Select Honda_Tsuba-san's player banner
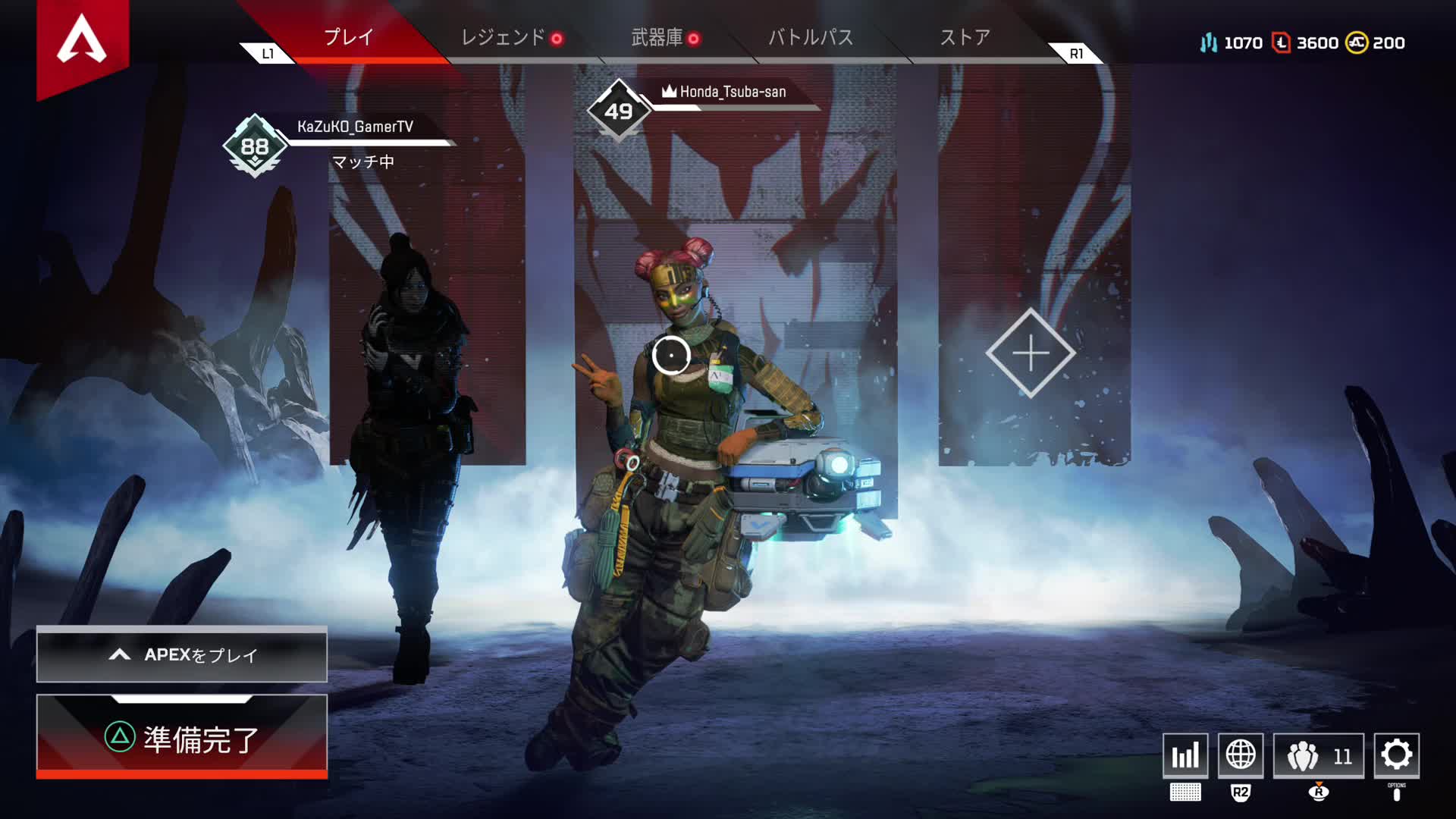Viewport: 1456px width, 819px height. (732, 92)
